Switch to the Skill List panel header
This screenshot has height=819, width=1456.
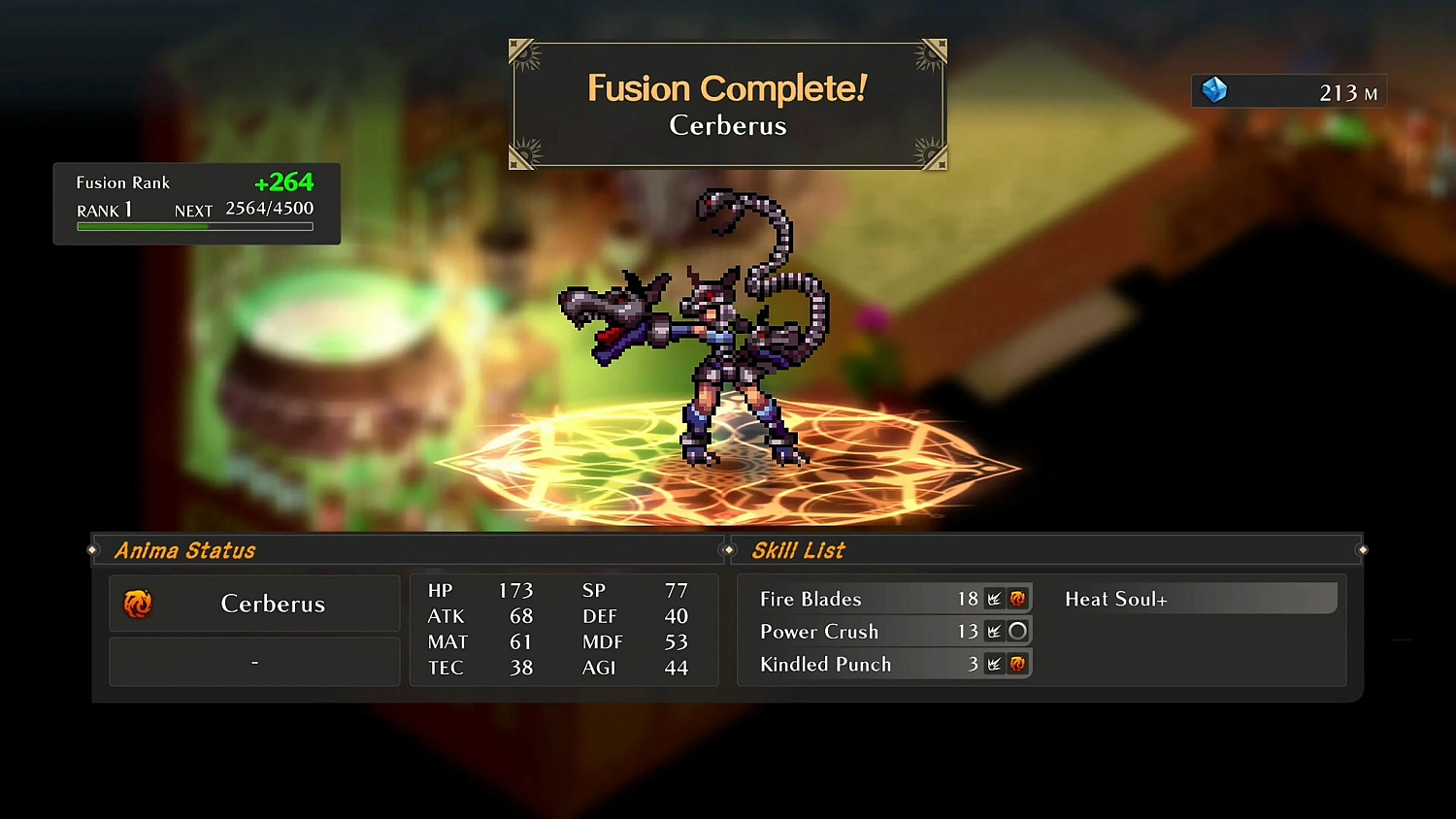click(x=798, y=550)
